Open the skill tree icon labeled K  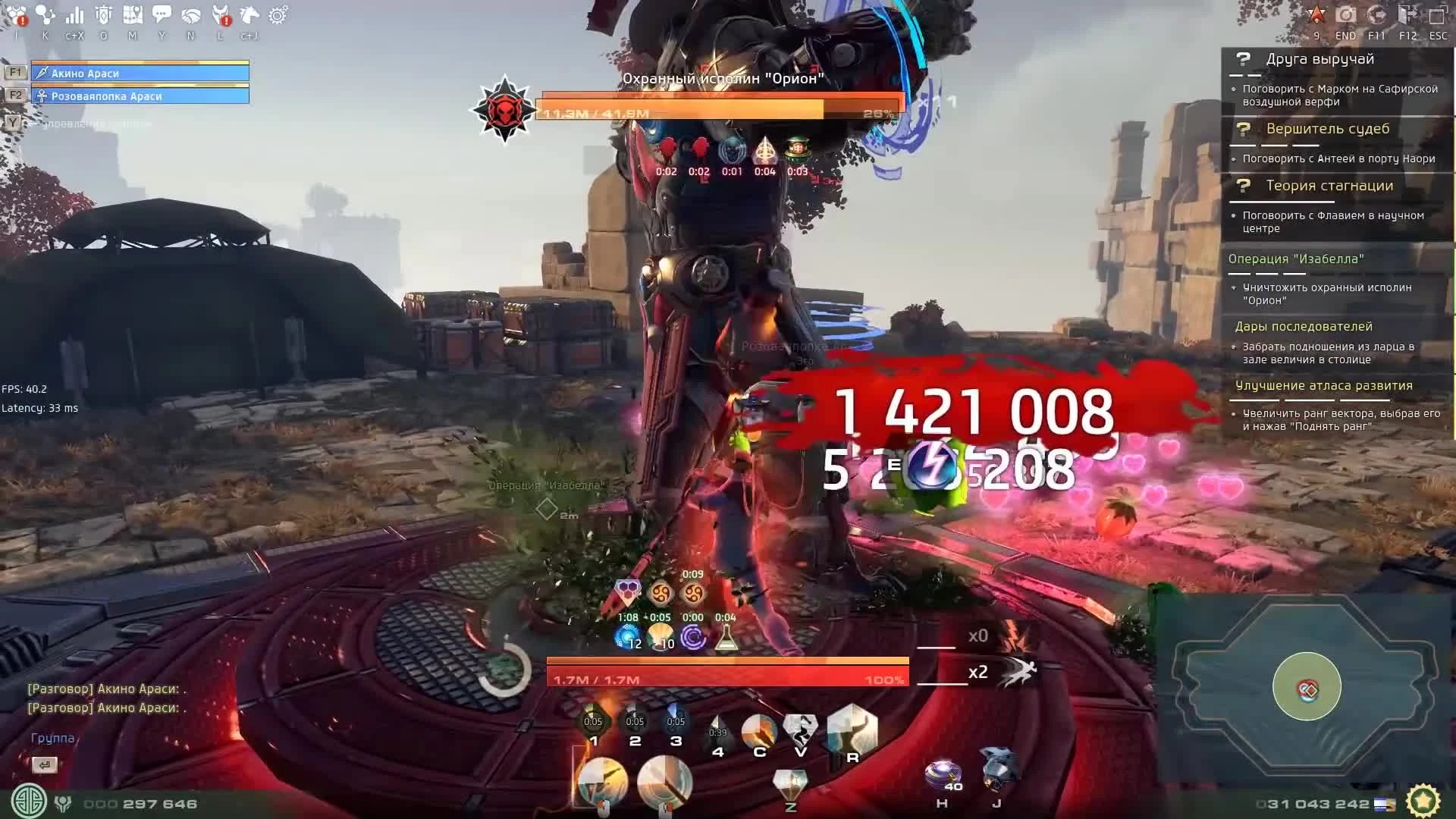click(x=44, y=15)
